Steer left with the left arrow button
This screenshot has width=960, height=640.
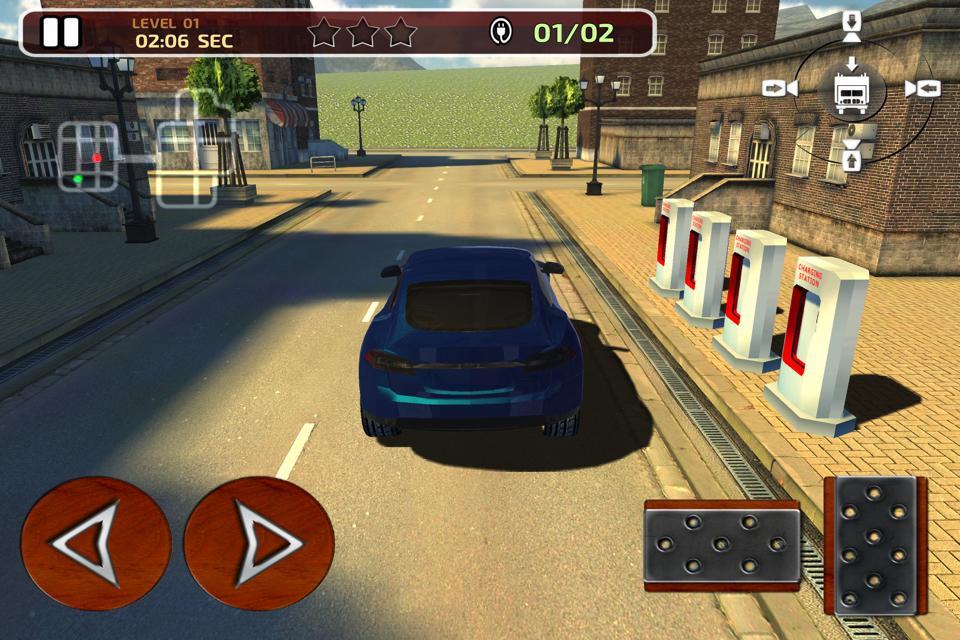pos(95,543)
